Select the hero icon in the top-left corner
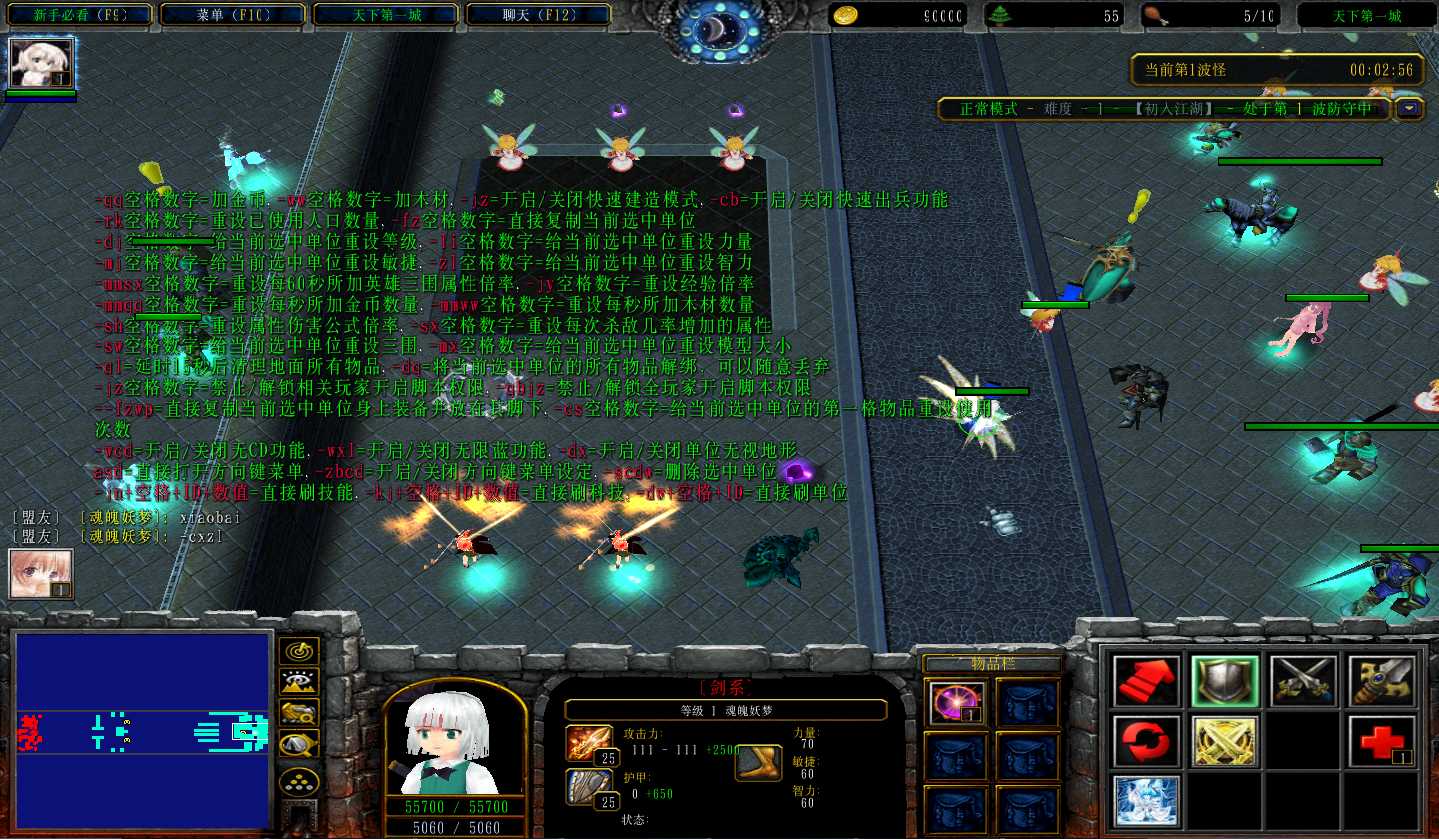This screenshot has height=839, width=1439. pyautogui.click(x=41, y=64)
